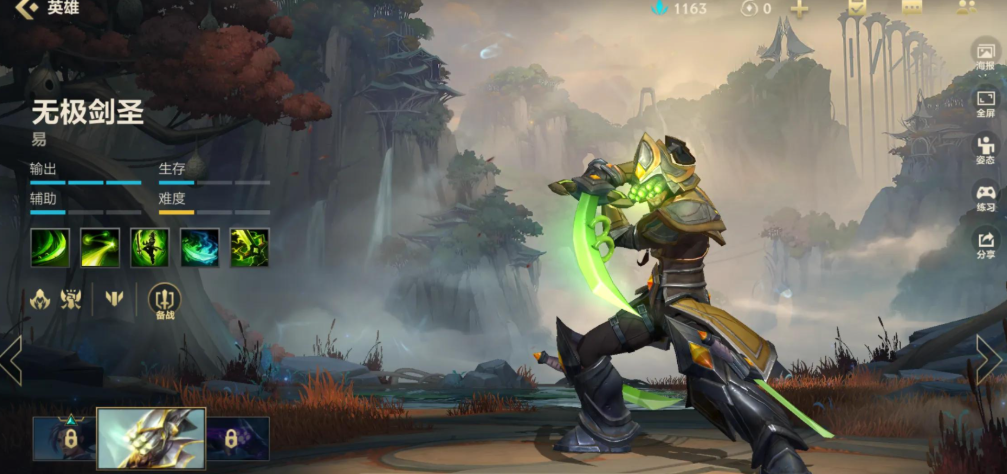Open the 姿态 pose options
Viewport: 1007px width, 474px height.
click(x=985, y=149)
